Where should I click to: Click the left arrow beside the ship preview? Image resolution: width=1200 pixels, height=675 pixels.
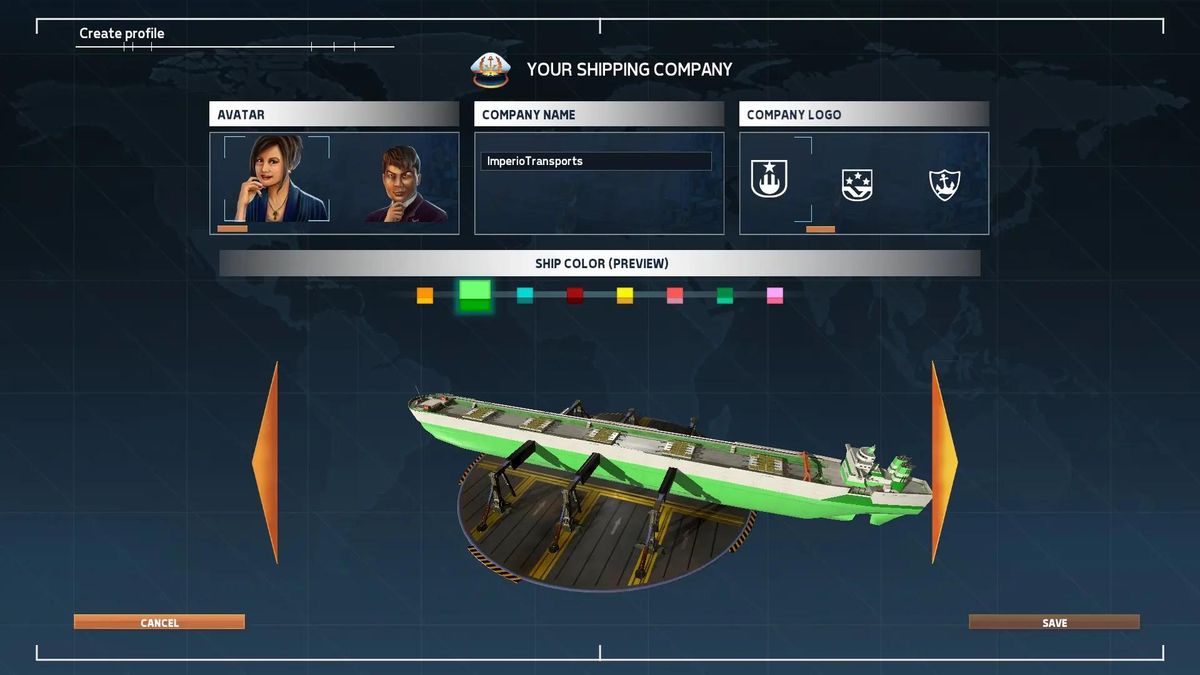coord(266,463)
